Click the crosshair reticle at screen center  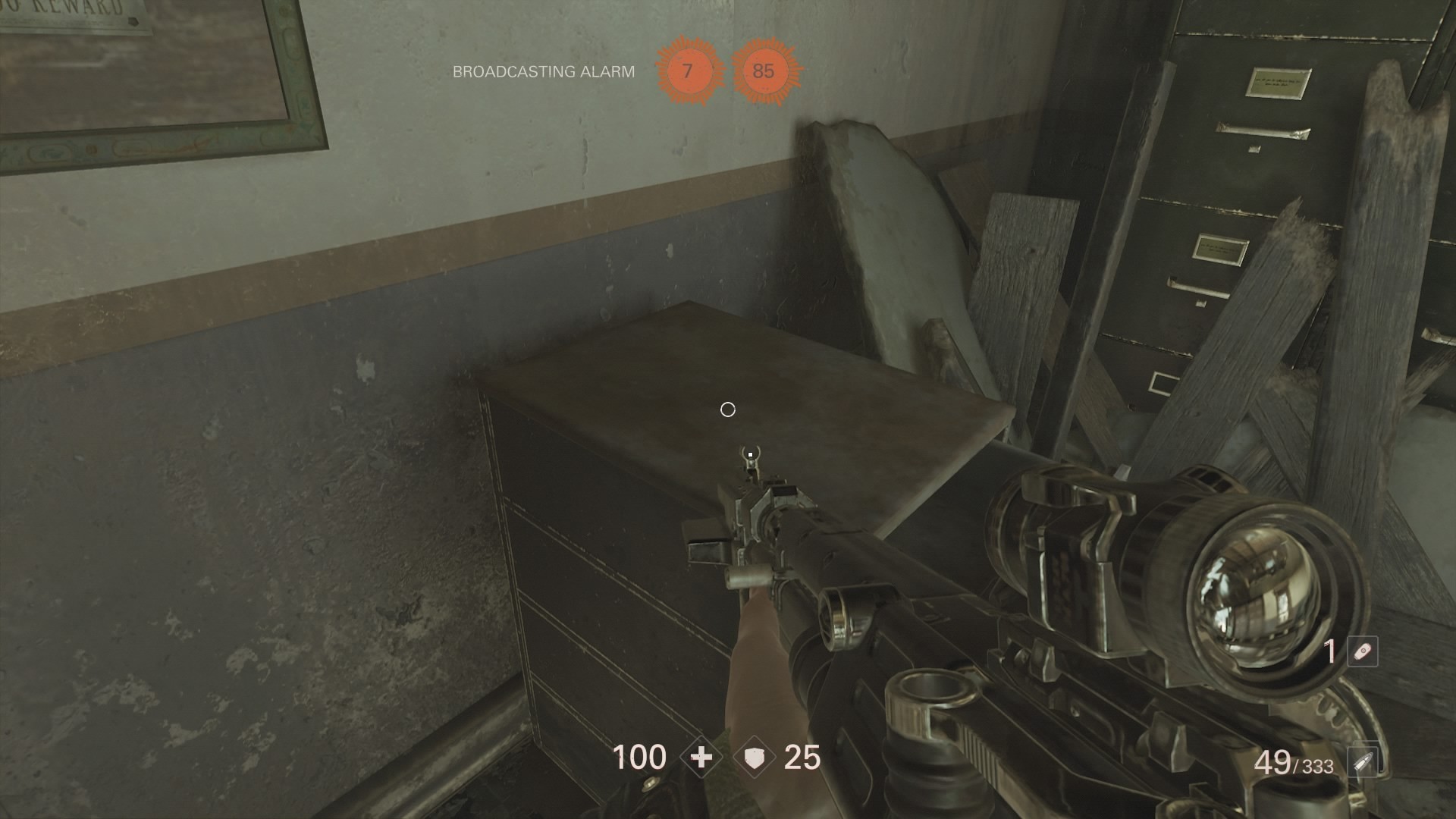pyautogui.click(x=728, y=409)
